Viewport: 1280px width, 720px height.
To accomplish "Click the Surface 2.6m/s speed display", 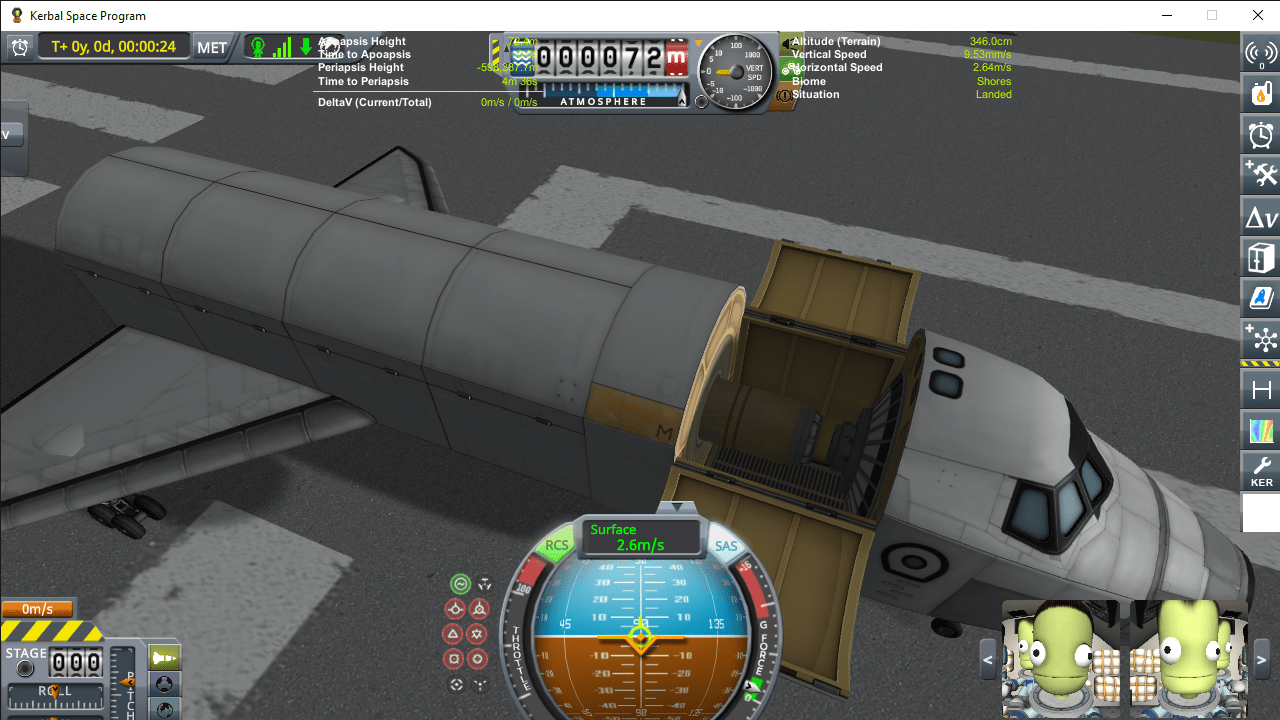I will pos(640,535).
